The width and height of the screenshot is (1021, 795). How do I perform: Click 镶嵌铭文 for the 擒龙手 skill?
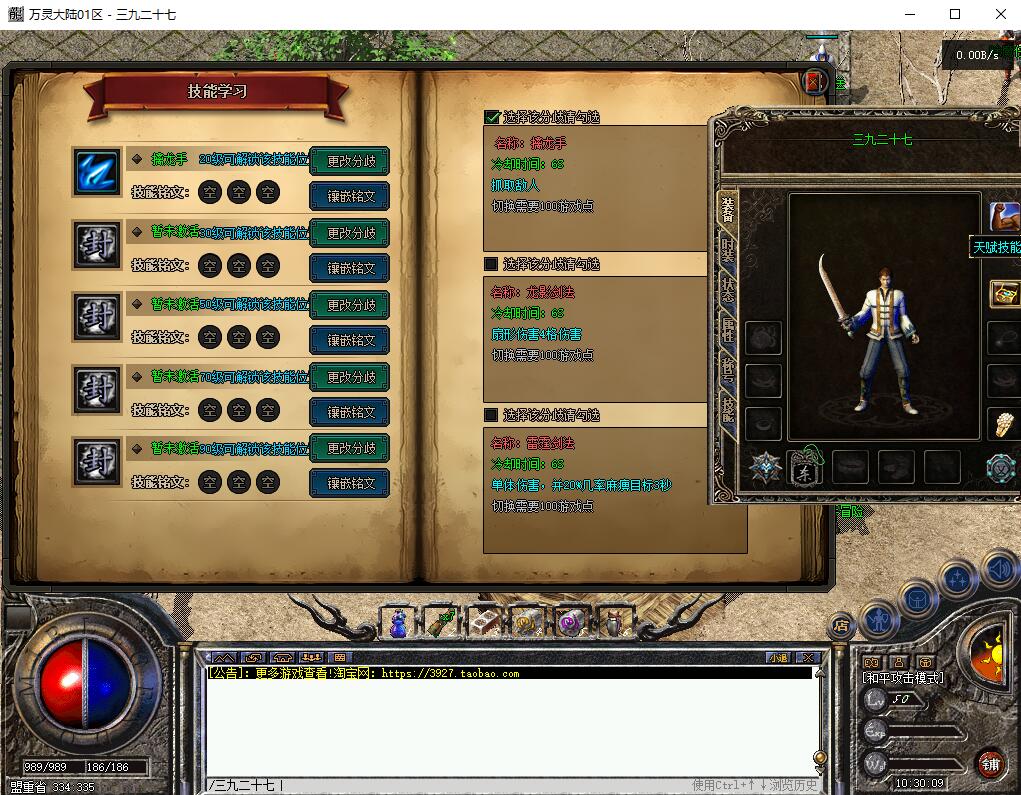pos(349,196)
